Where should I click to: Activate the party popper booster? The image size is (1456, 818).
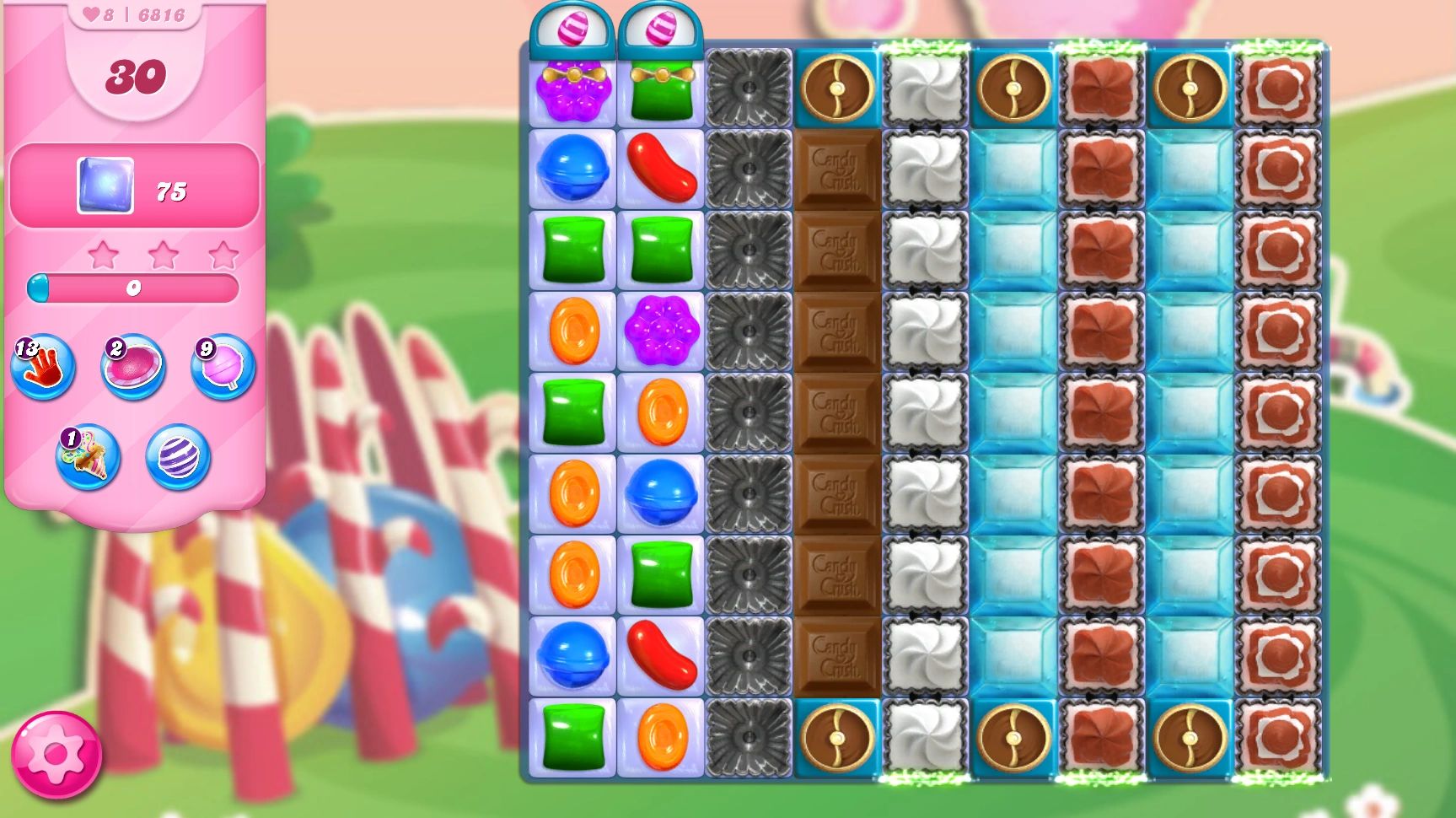point(88,458)
